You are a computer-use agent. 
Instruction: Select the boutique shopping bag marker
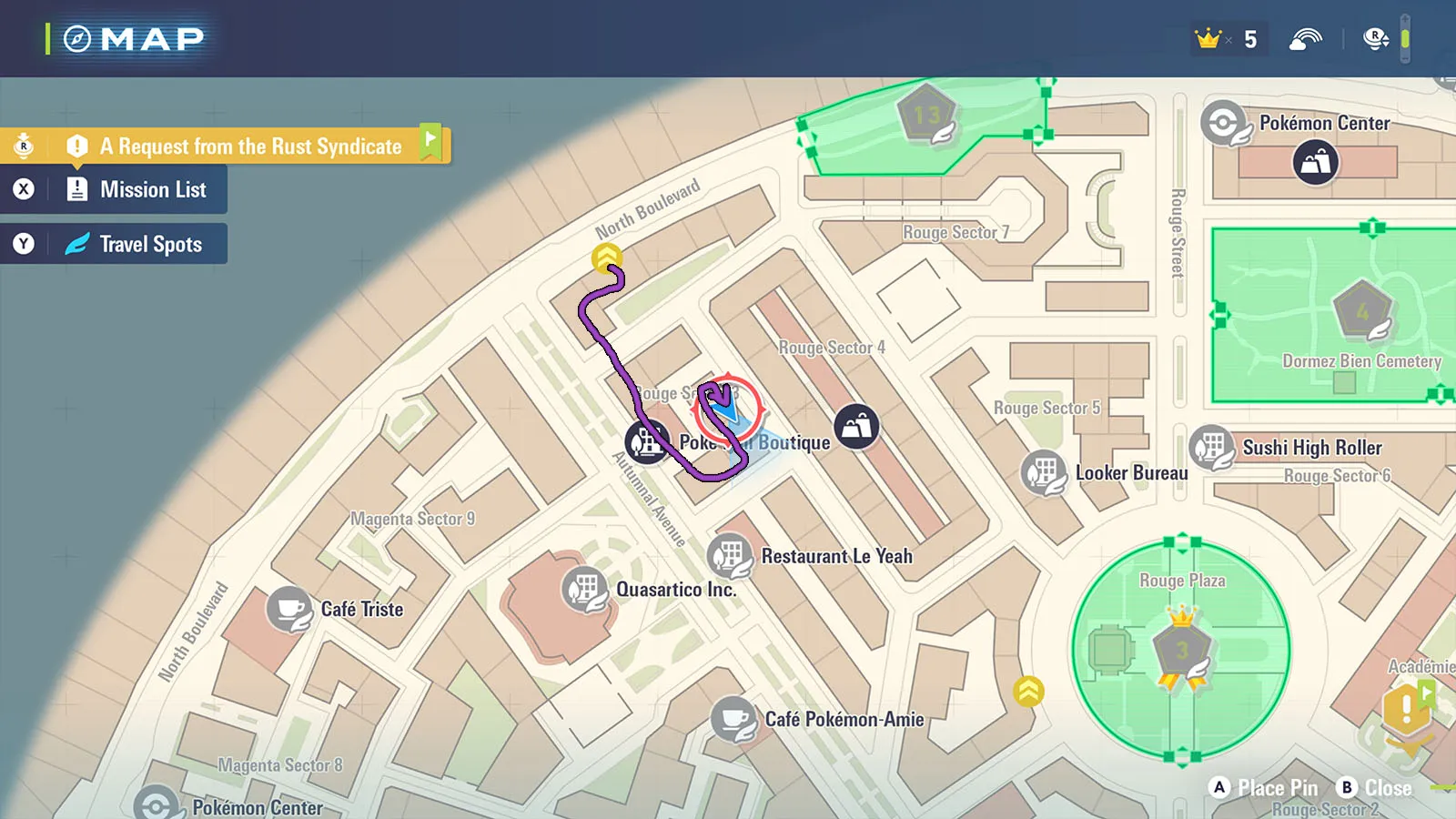tap(856, 427)
